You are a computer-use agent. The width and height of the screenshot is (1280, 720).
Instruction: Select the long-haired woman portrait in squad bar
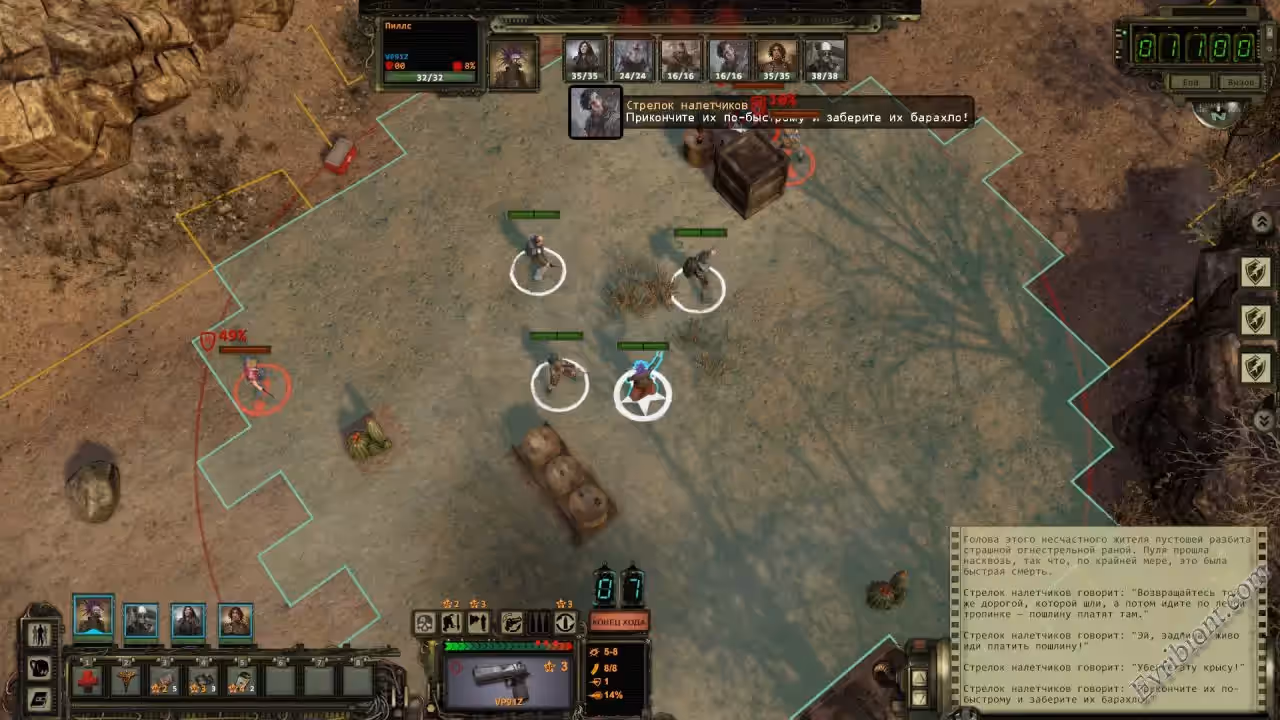click(x=188, y=620)
